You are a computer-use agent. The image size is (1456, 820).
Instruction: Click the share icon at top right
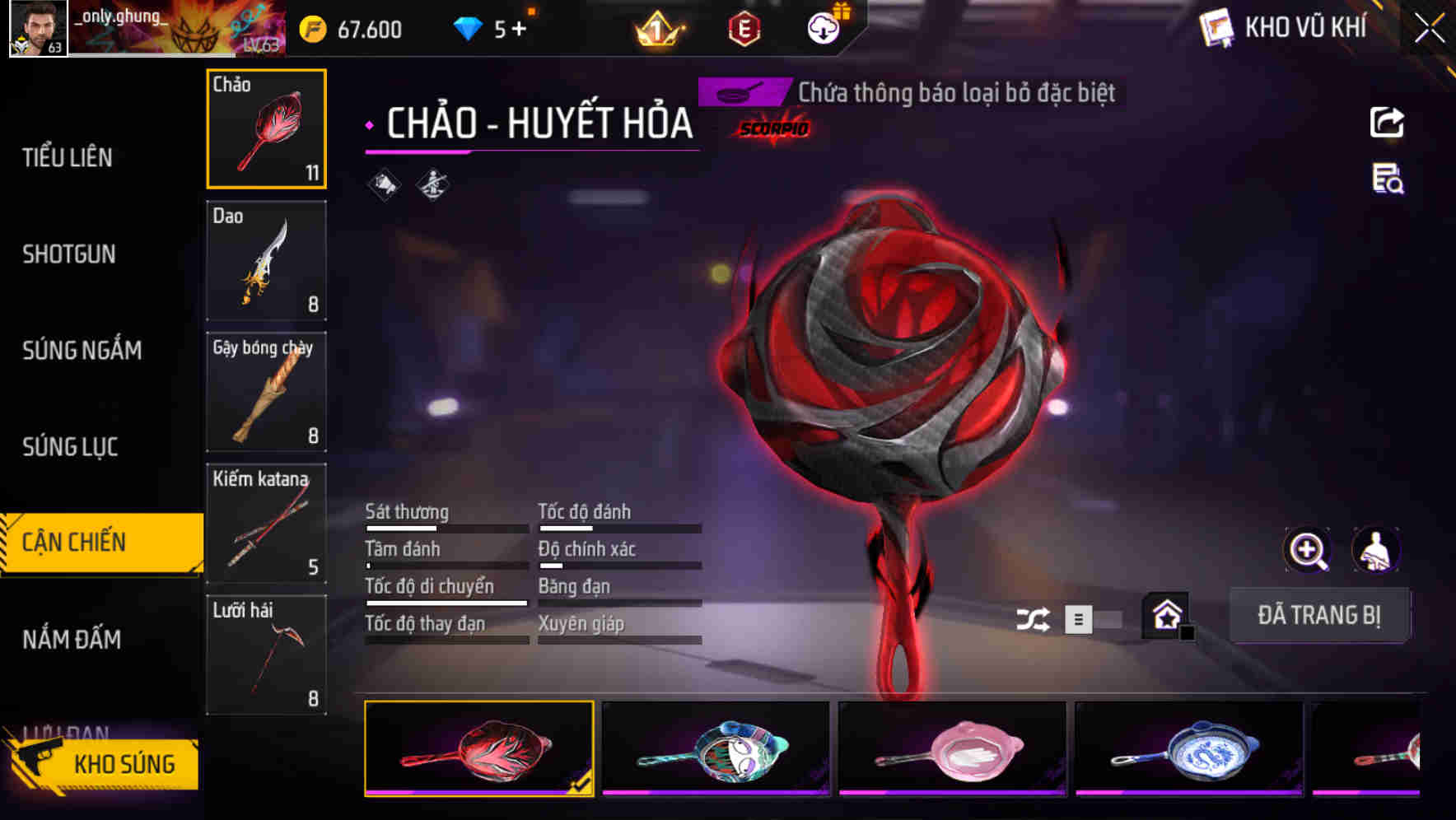pyautogui.click(x=1386, y=122)
